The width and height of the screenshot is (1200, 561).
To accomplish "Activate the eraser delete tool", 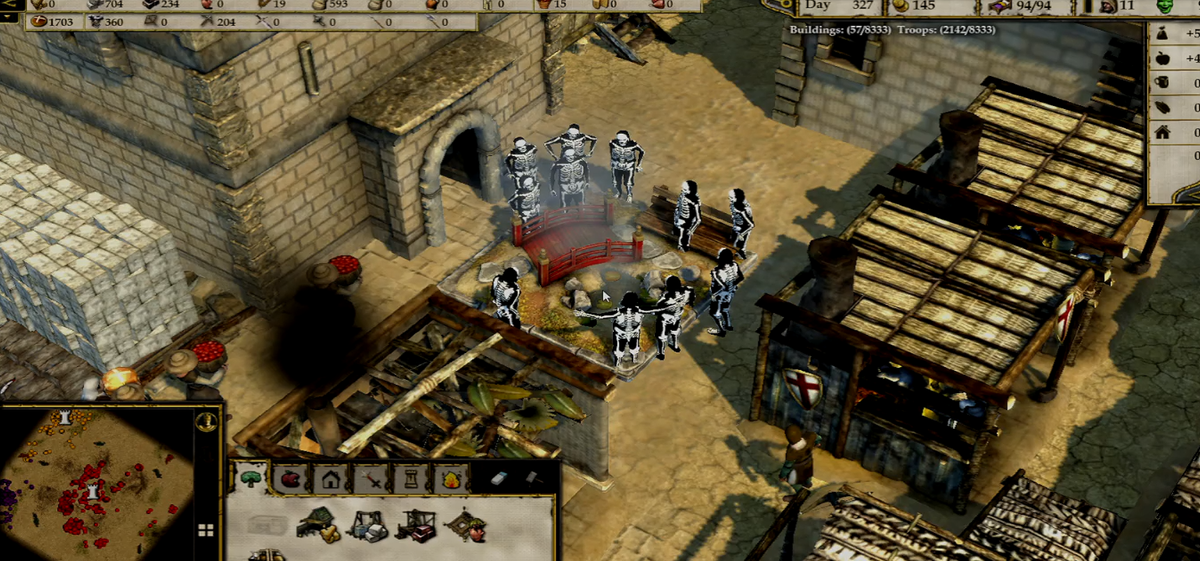I will tap(500, 478).
